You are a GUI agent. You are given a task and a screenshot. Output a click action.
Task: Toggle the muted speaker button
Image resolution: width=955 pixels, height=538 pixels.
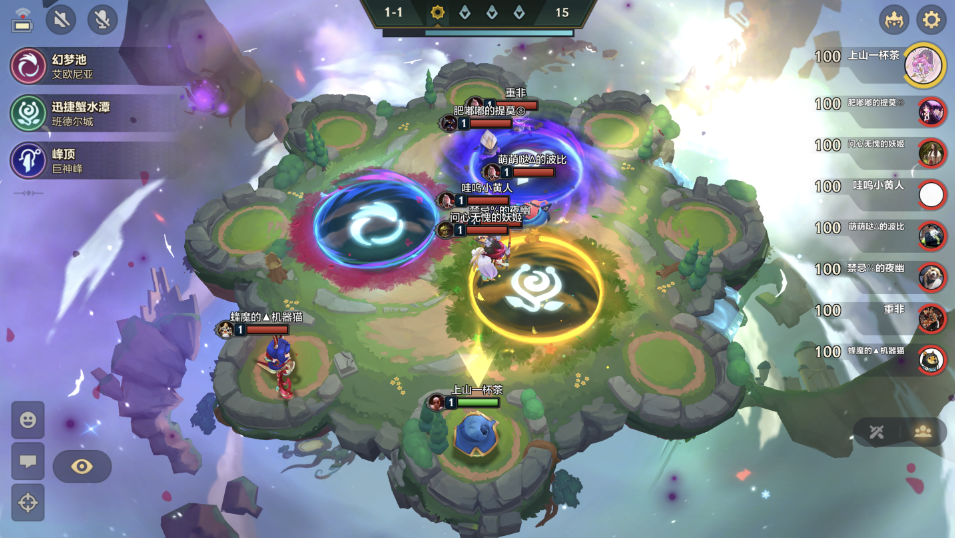[62, 19]
